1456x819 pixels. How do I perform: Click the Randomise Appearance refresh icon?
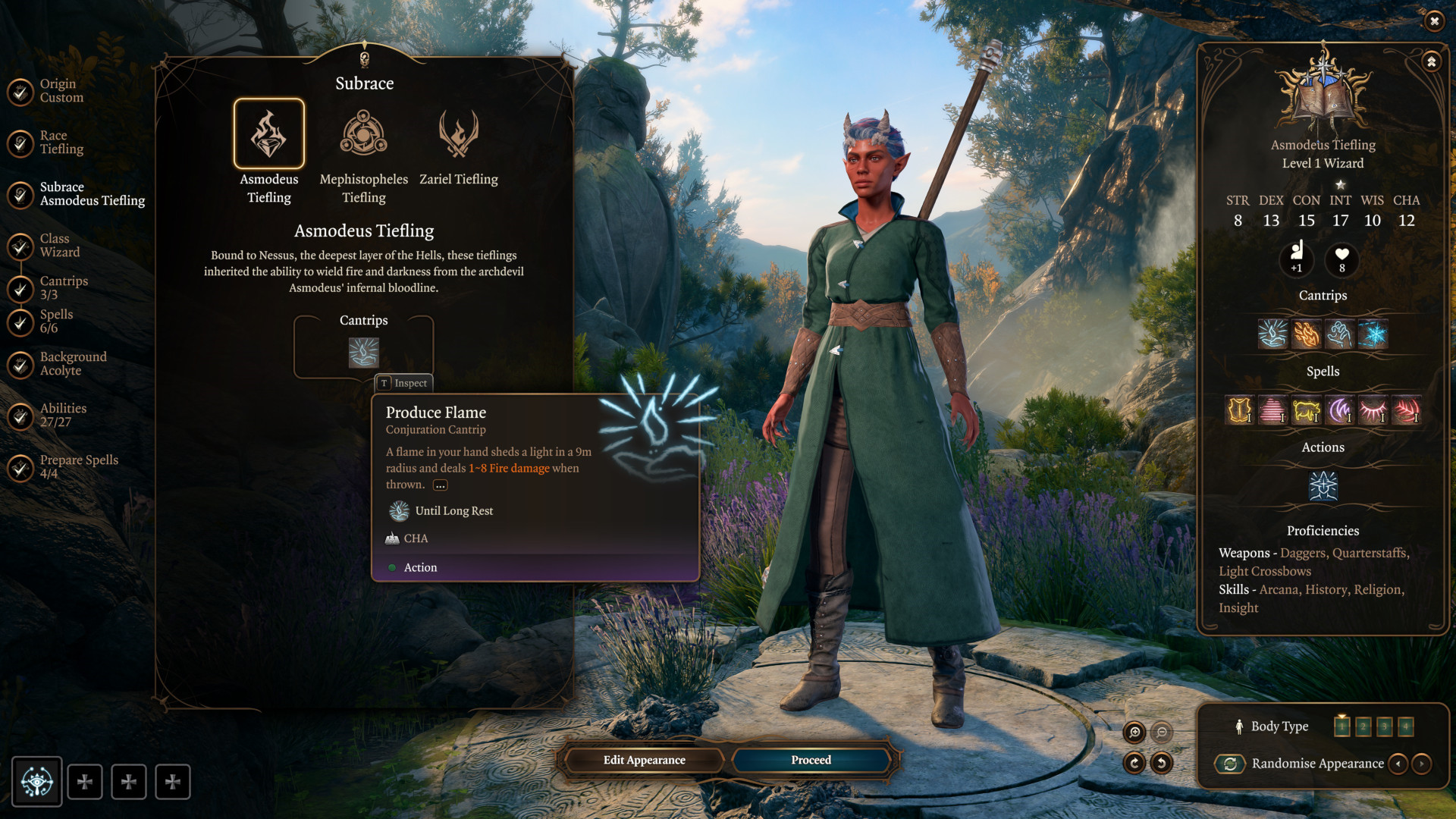click(x=1231, y=764)
